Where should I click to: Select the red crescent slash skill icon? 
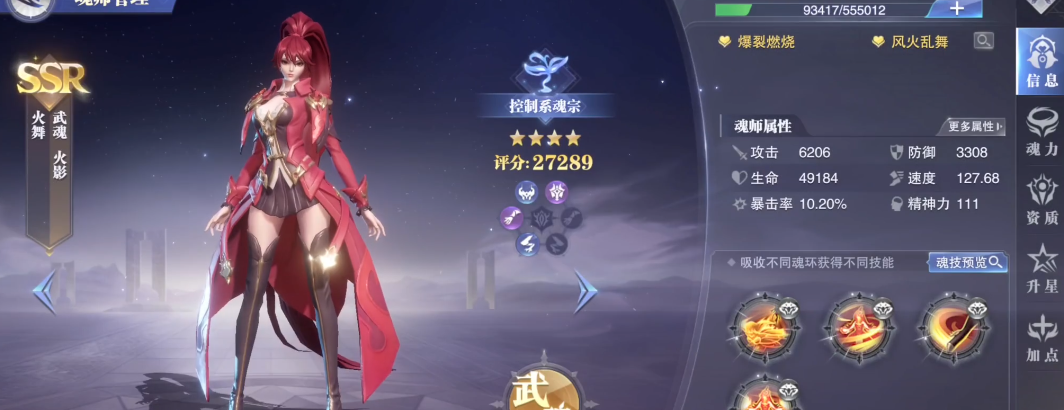[x=950, y=328]
